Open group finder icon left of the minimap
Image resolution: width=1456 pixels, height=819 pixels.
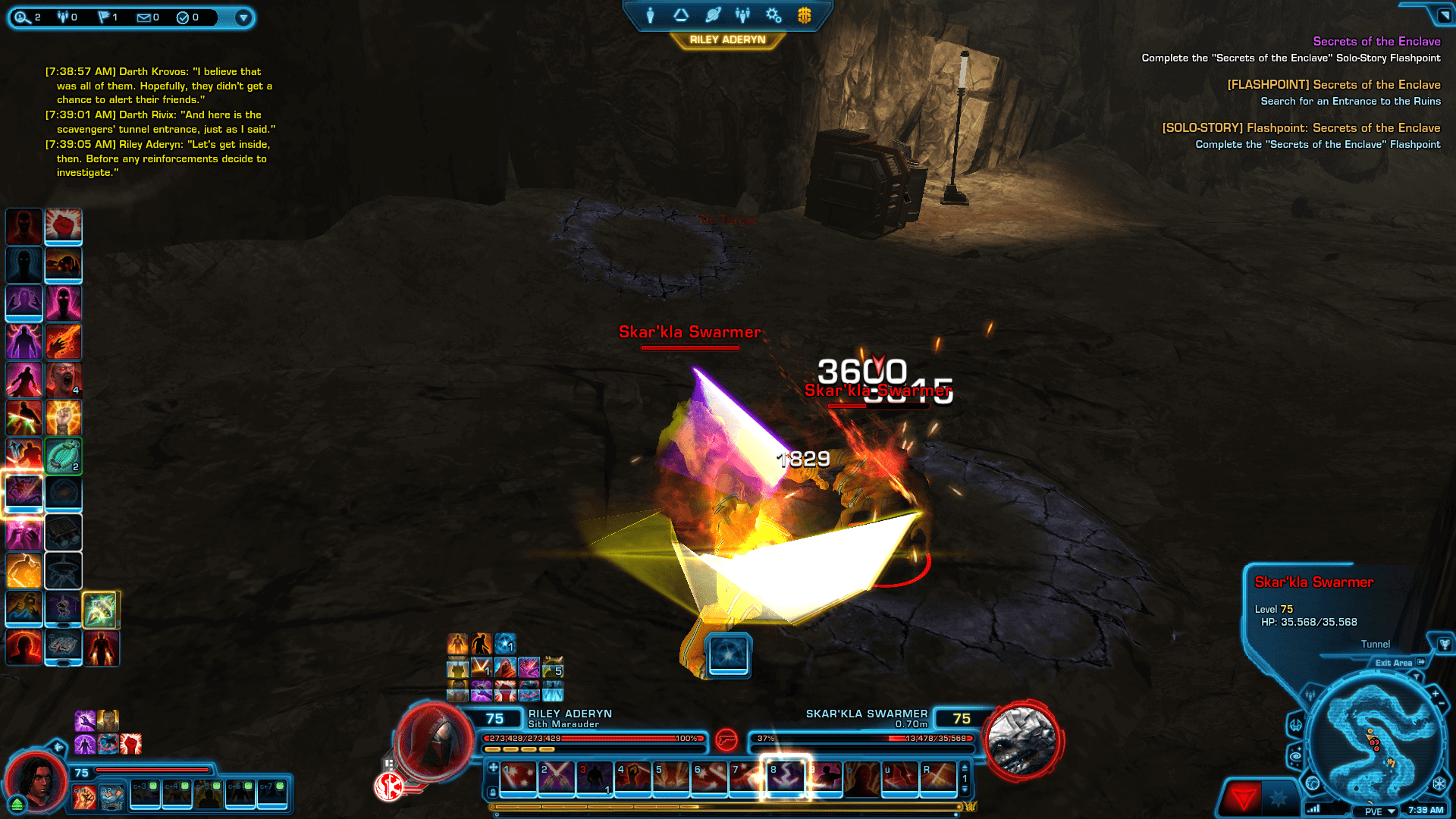click(1310, 695)
